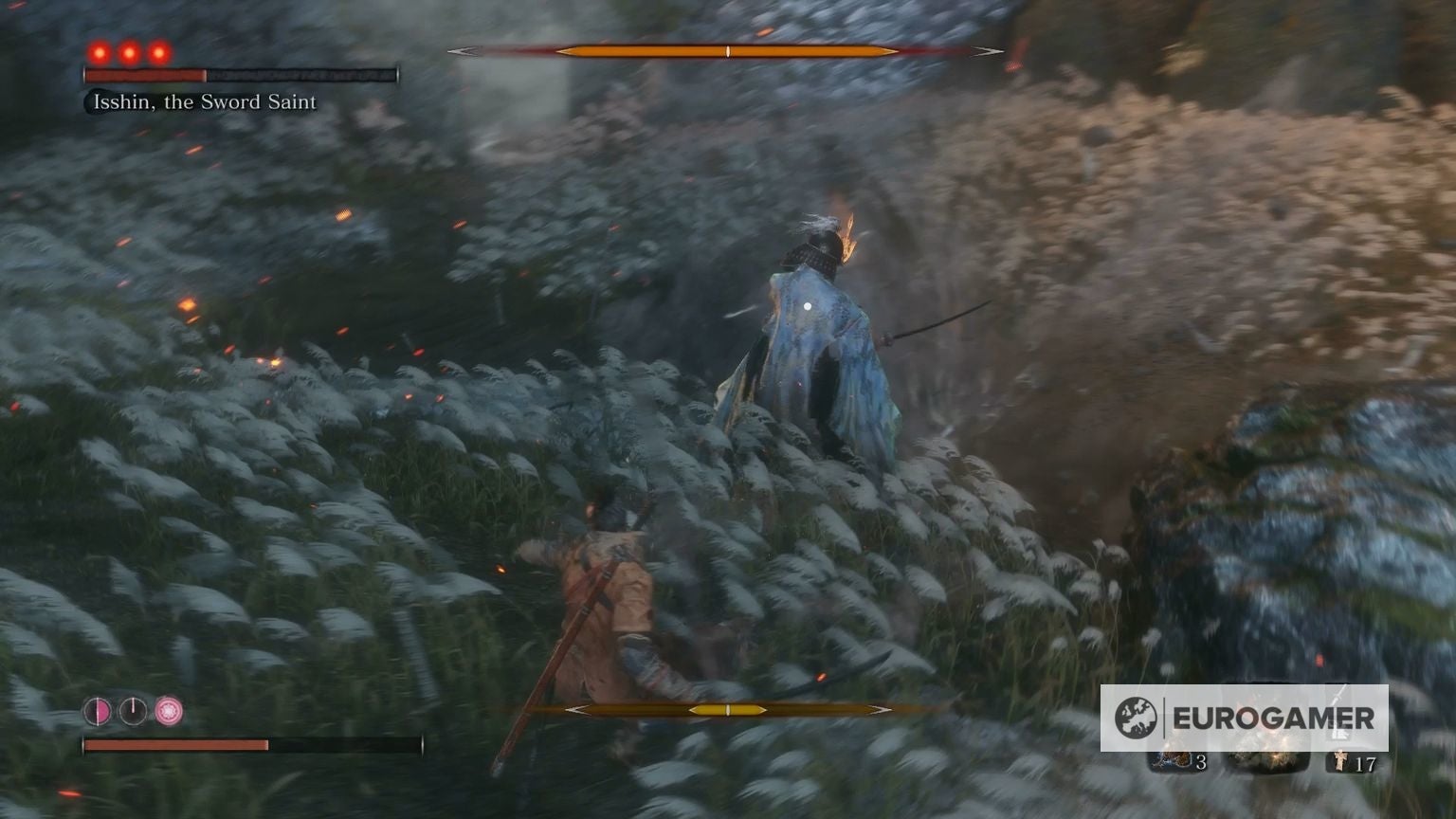Select the third glowing deathblow dot
This screenshot has height=819, width=1456.
click(159, 53)
